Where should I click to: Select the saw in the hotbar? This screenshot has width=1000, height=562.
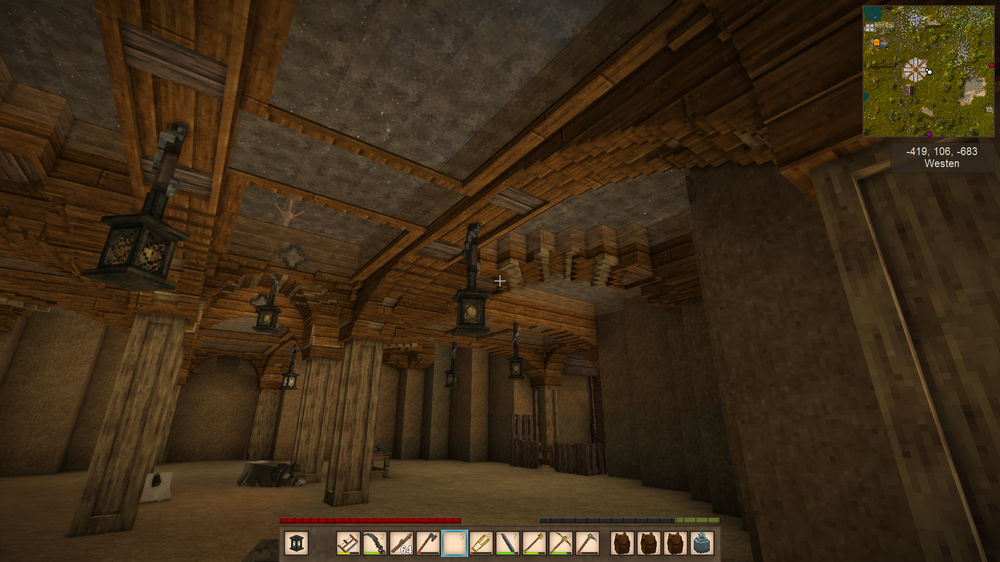[349, 543]
